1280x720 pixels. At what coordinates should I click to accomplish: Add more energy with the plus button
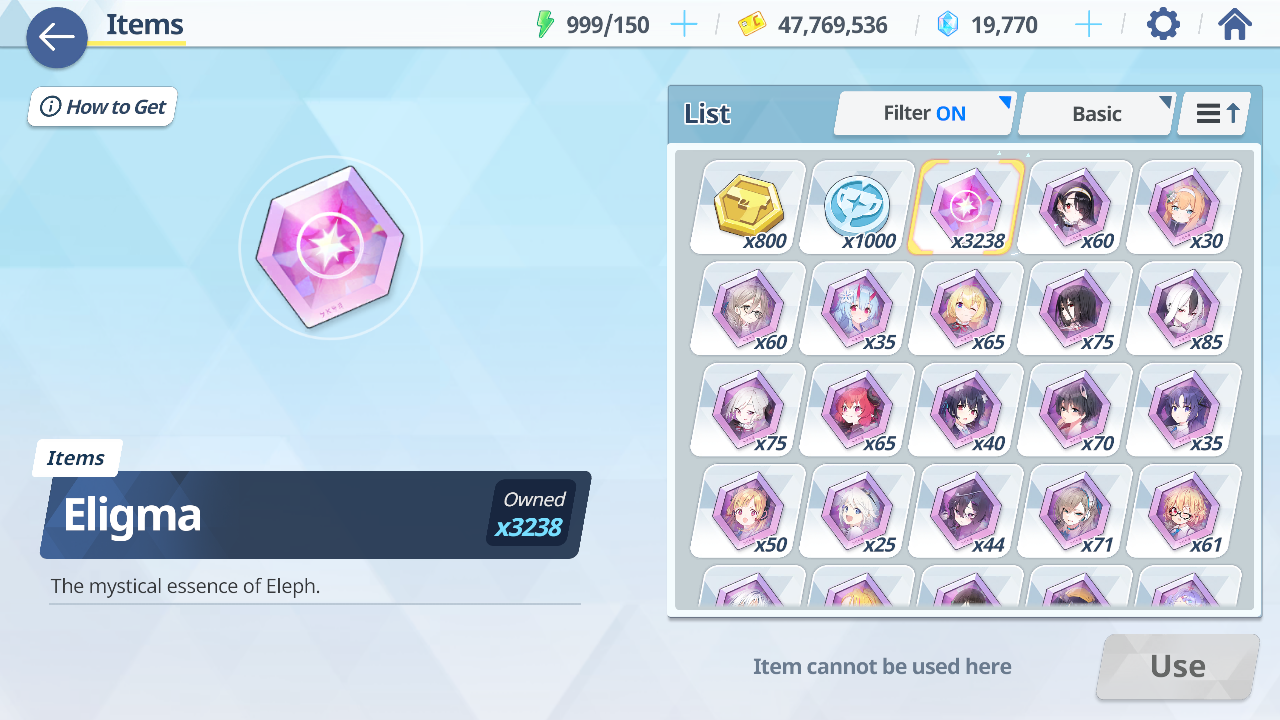coord(684,25)
